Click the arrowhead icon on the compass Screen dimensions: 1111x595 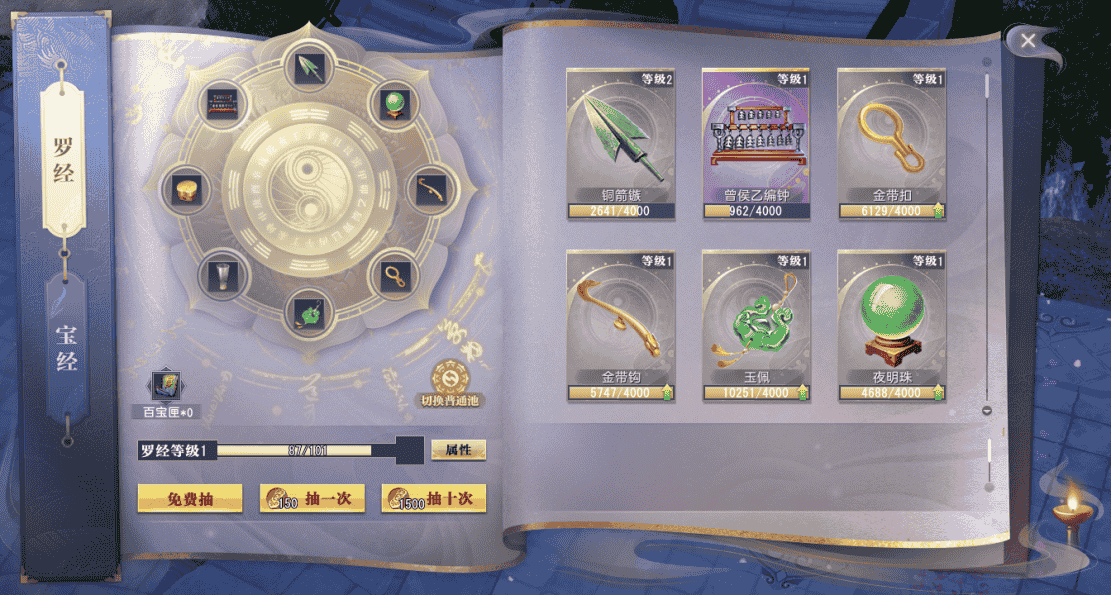coord(305,68)
